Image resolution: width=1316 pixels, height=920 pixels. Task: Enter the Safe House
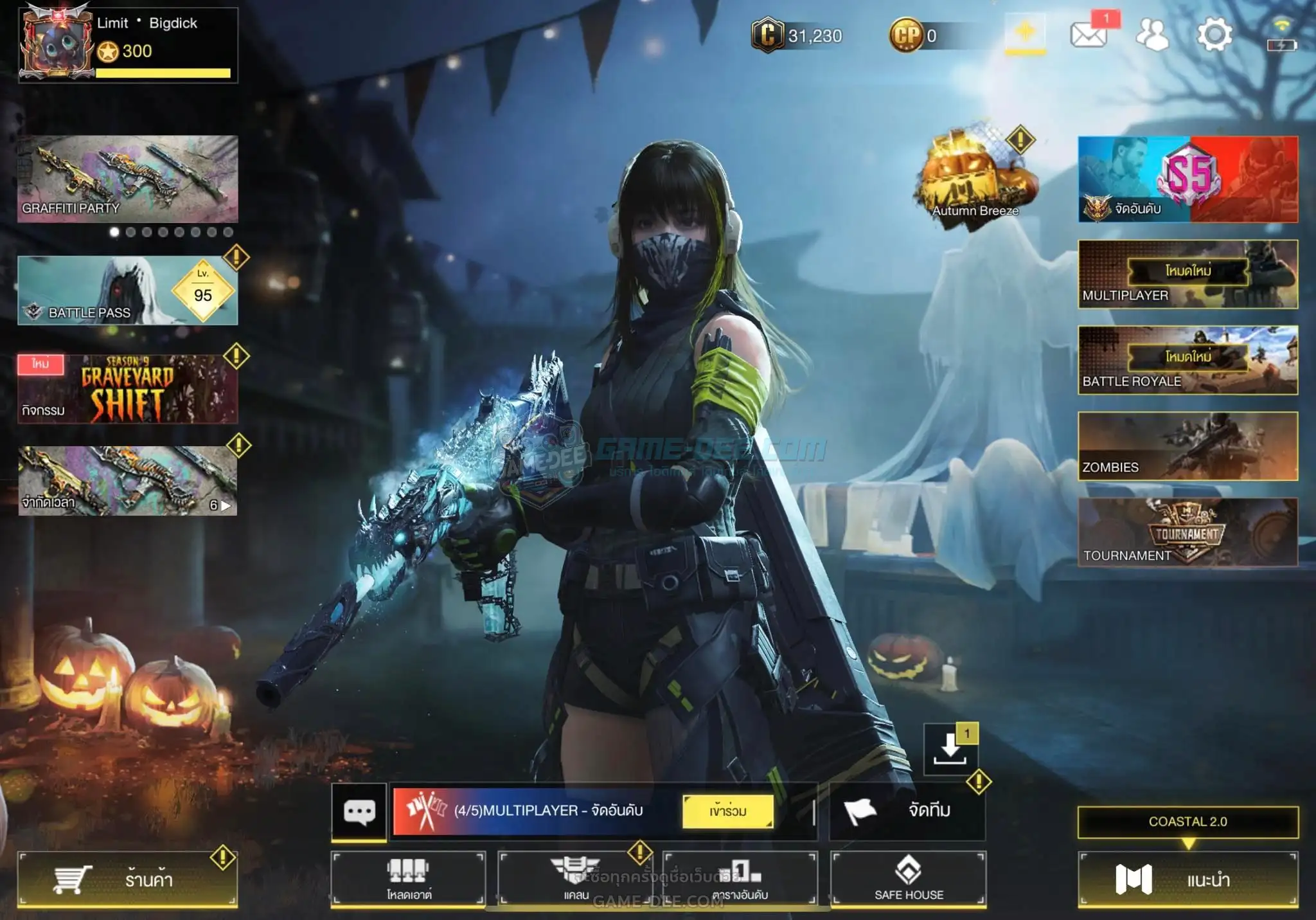tap(908, 879)
